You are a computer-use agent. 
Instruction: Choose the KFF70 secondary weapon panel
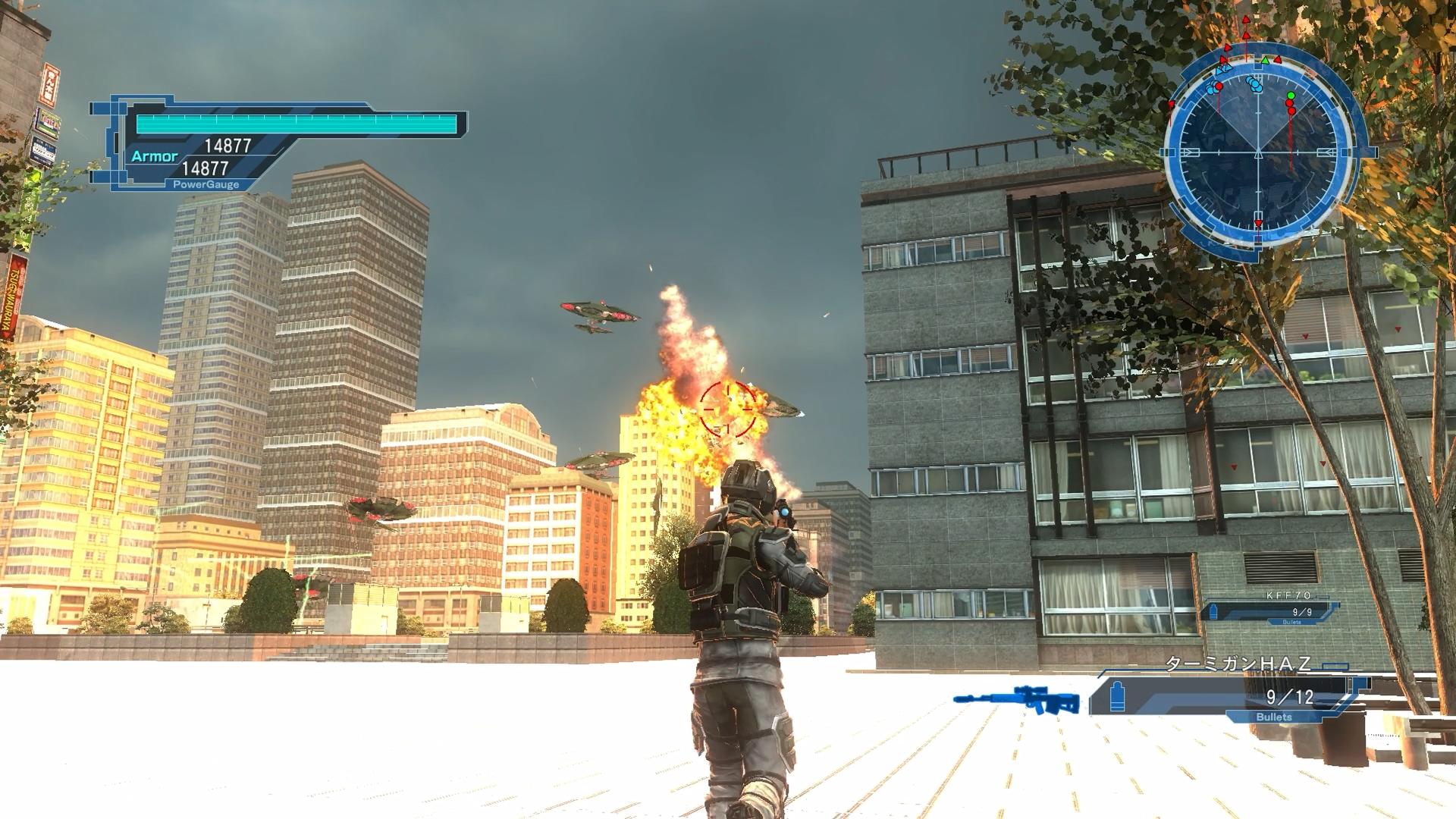pos(1272,610)
